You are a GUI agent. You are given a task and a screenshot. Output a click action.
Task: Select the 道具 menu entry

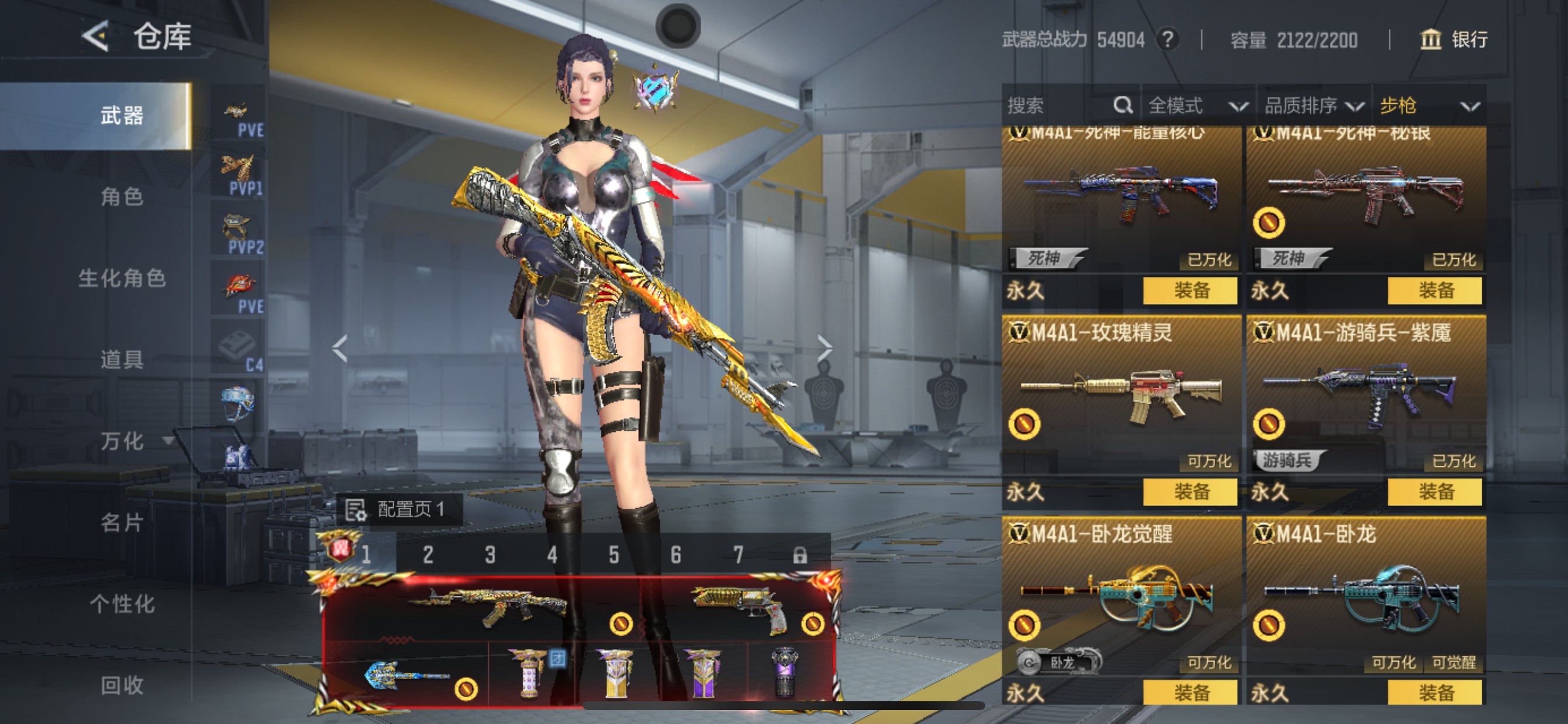122,360
